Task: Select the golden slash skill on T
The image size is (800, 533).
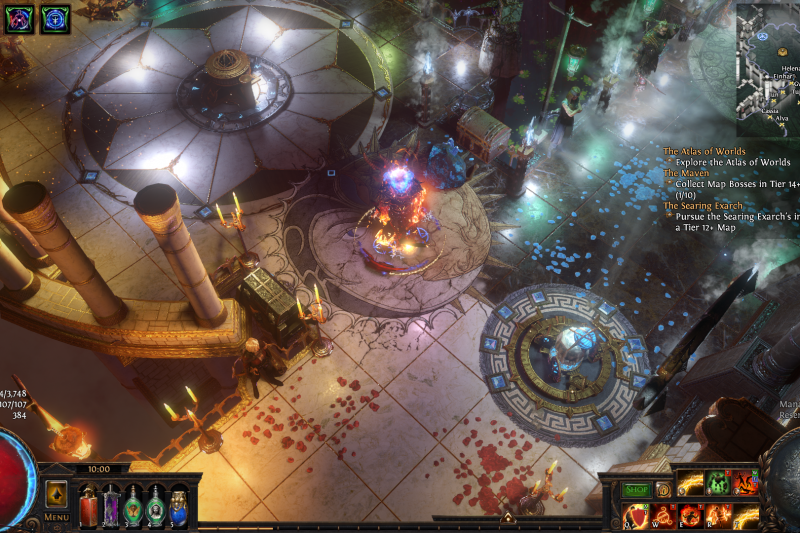Action: 745,516
